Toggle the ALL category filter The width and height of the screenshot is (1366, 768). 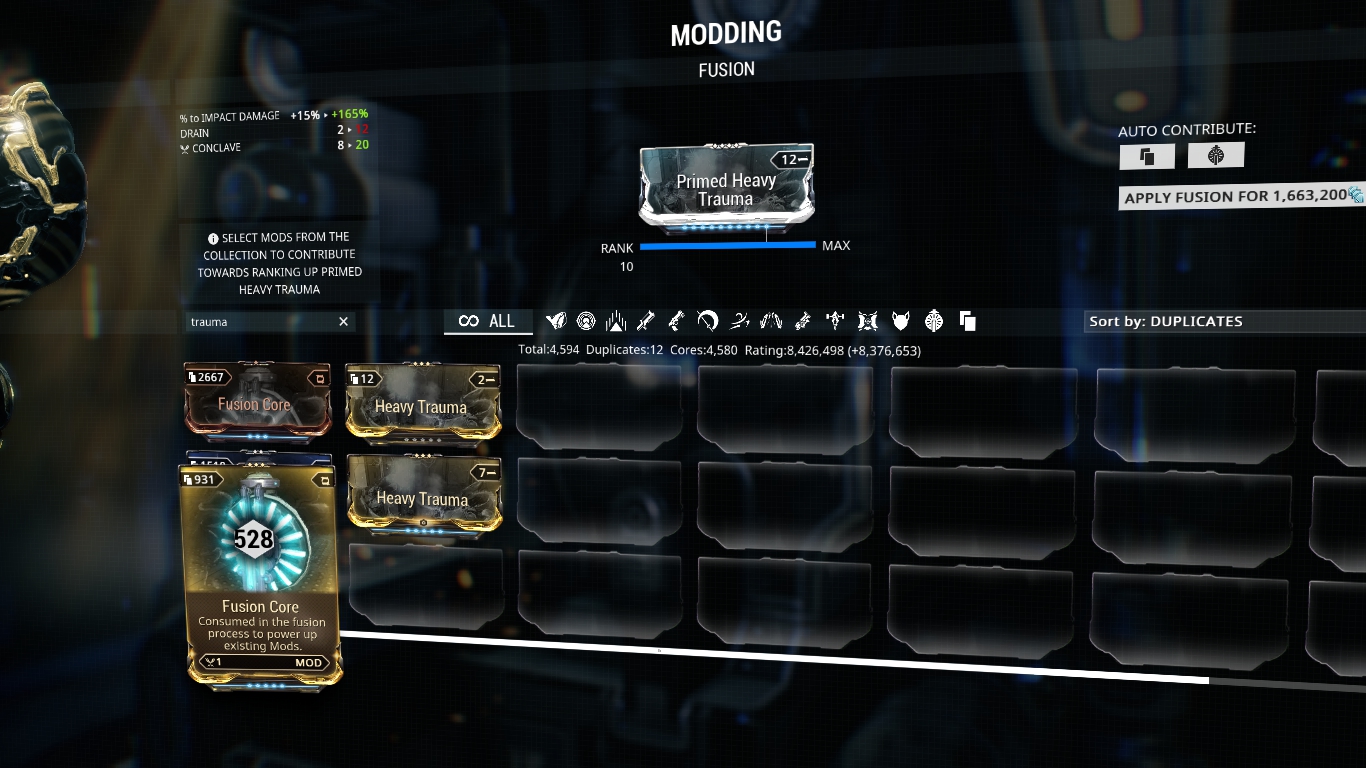click(488, 321)
